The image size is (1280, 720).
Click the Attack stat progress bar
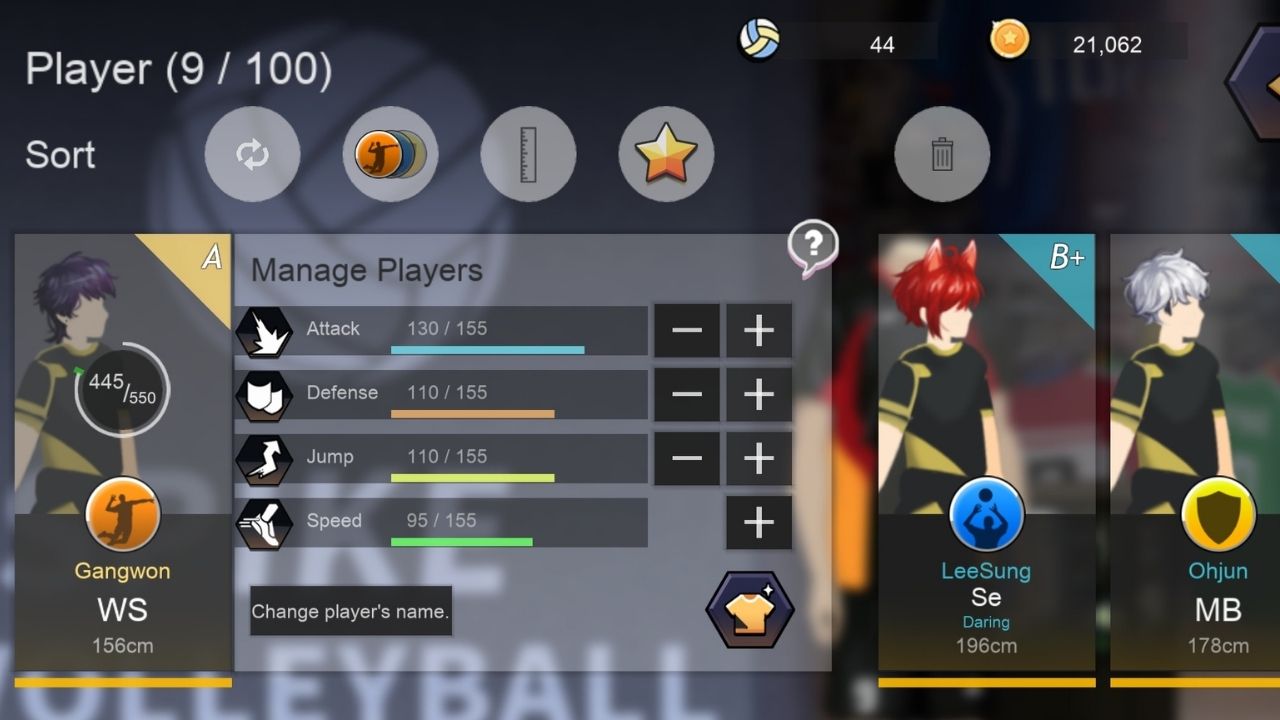pyautogui.click(x=487, y=349)
